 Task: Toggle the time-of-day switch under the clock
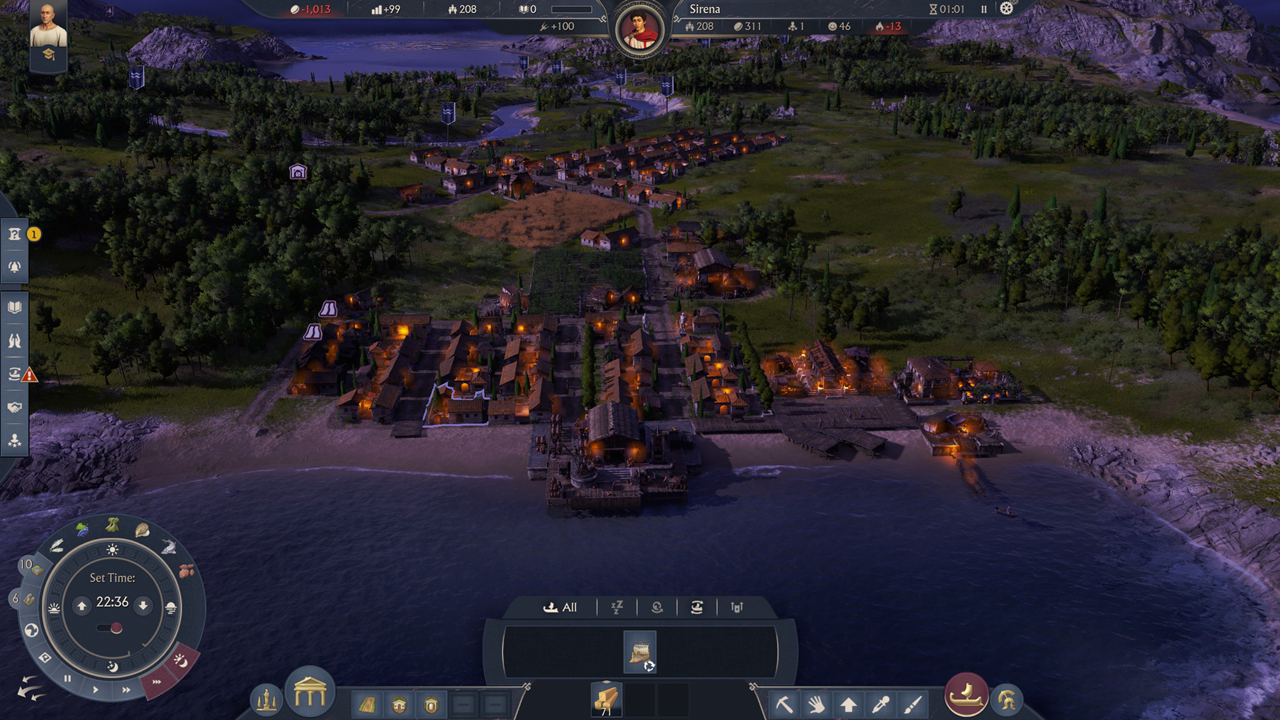(x=111, y=628)
